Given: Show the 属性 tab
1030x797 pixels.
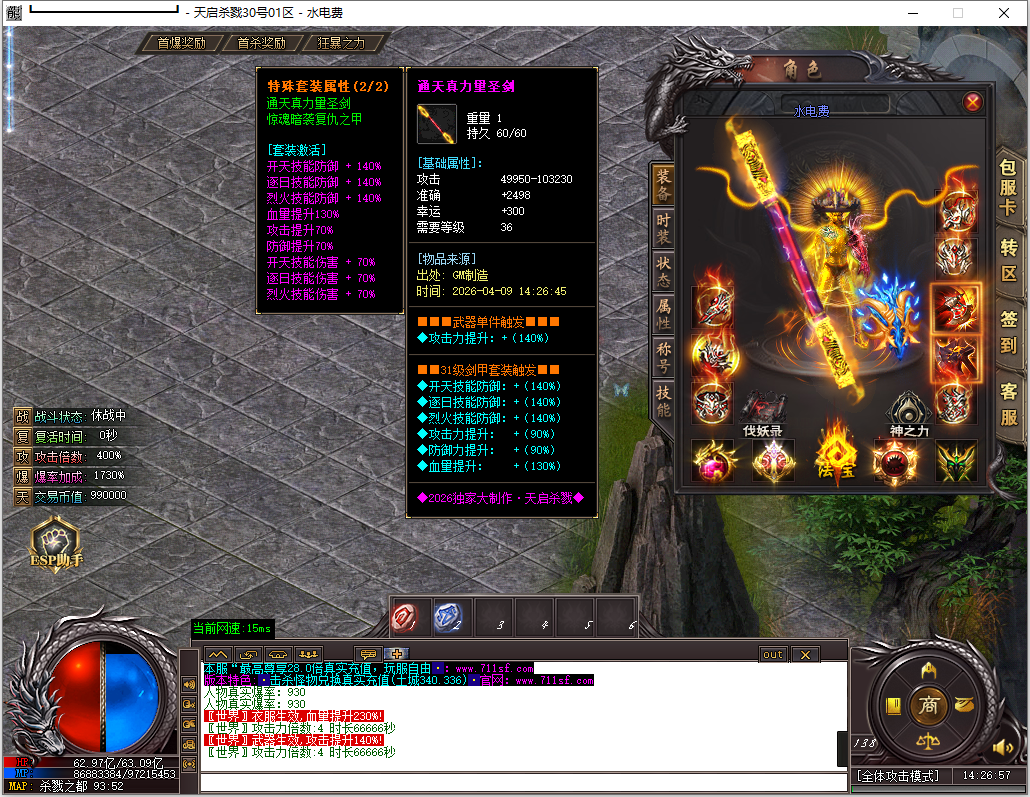Looking at the screenshot, I should coord(663,312).
